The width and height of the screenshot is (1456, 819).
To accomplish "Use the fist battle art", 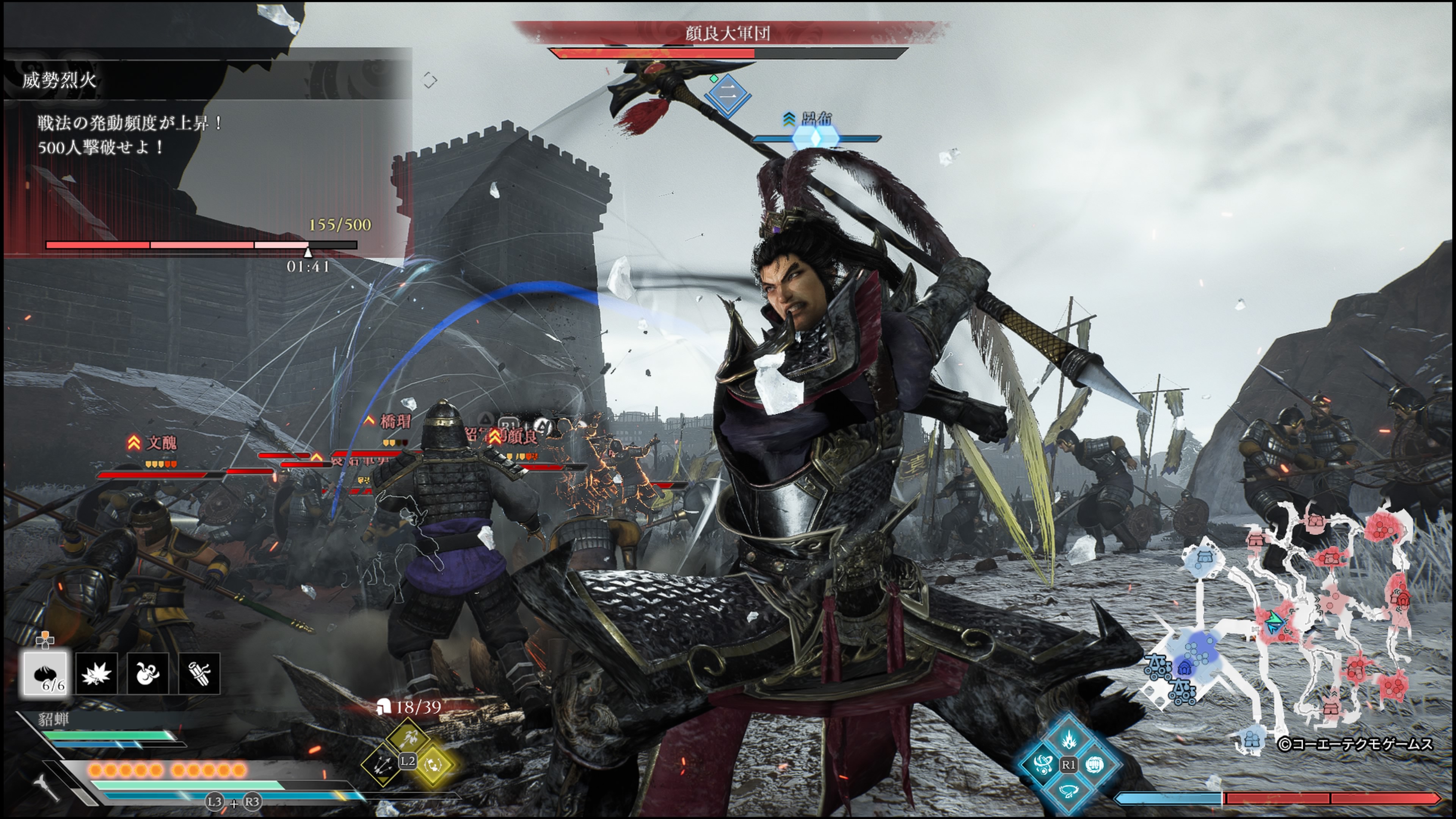I will click(x=1095, y=765).
